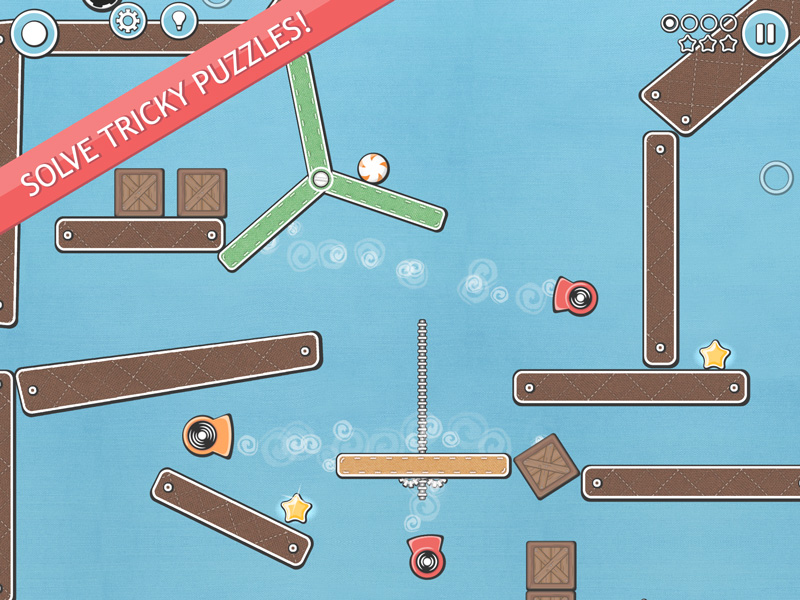Open settings via the gear icon
The width and height of the screenshot is (800, 600).
127,20
